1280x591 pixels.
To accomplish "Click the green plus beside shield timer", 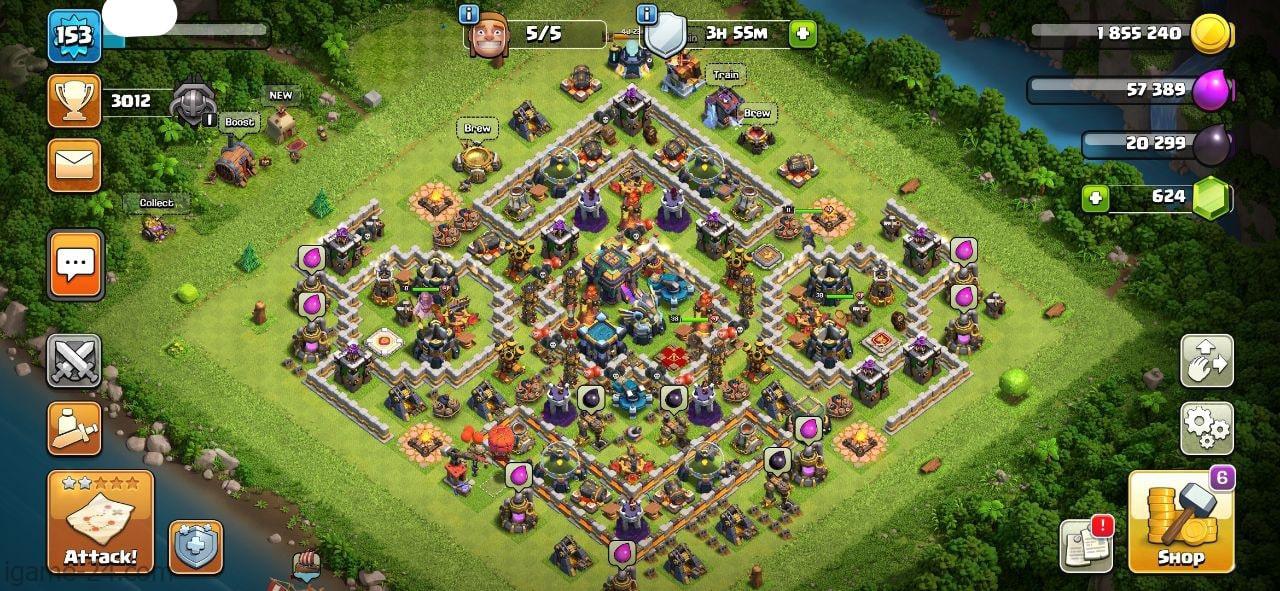I will coord(802,34).
